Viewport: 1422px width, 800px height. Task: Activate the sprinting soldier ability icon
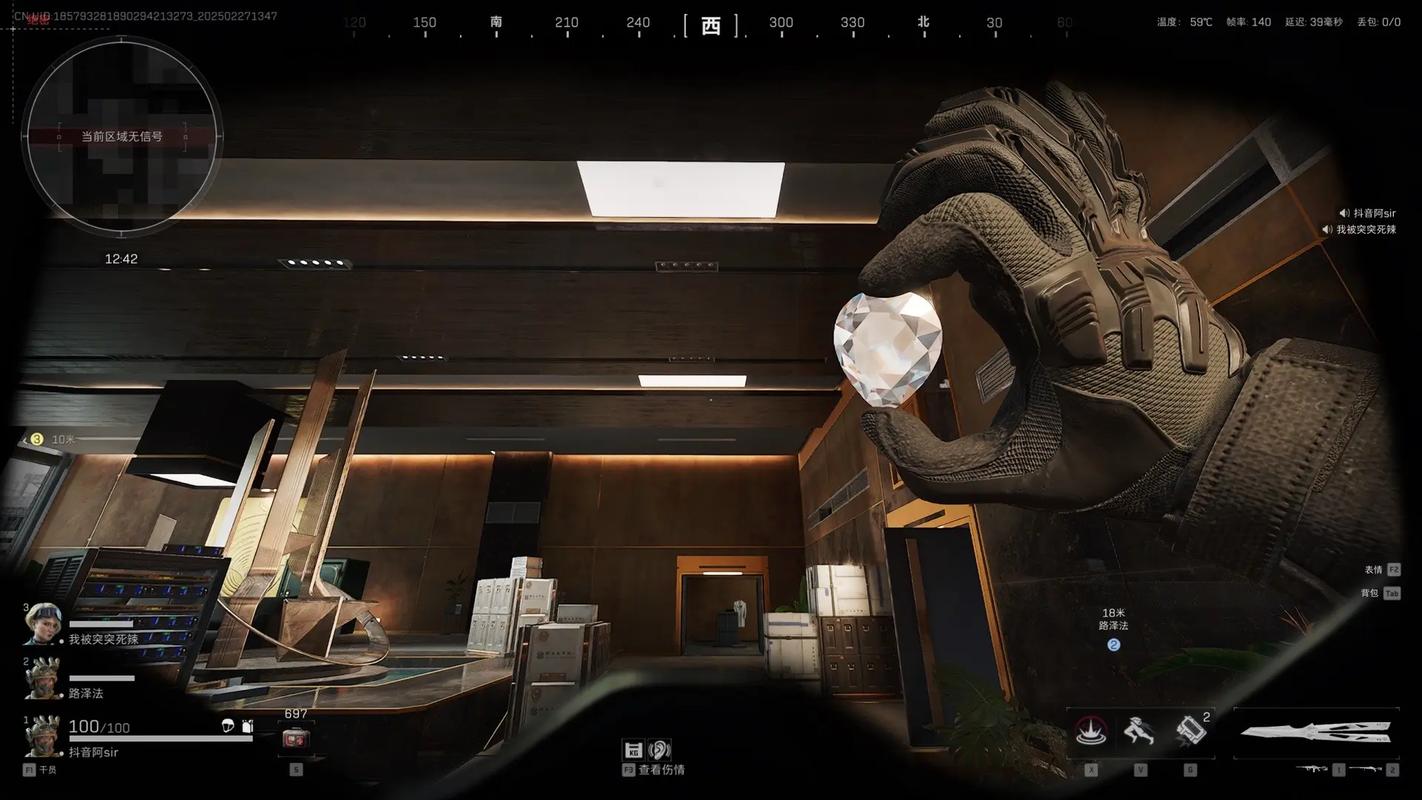(1140, 732)
